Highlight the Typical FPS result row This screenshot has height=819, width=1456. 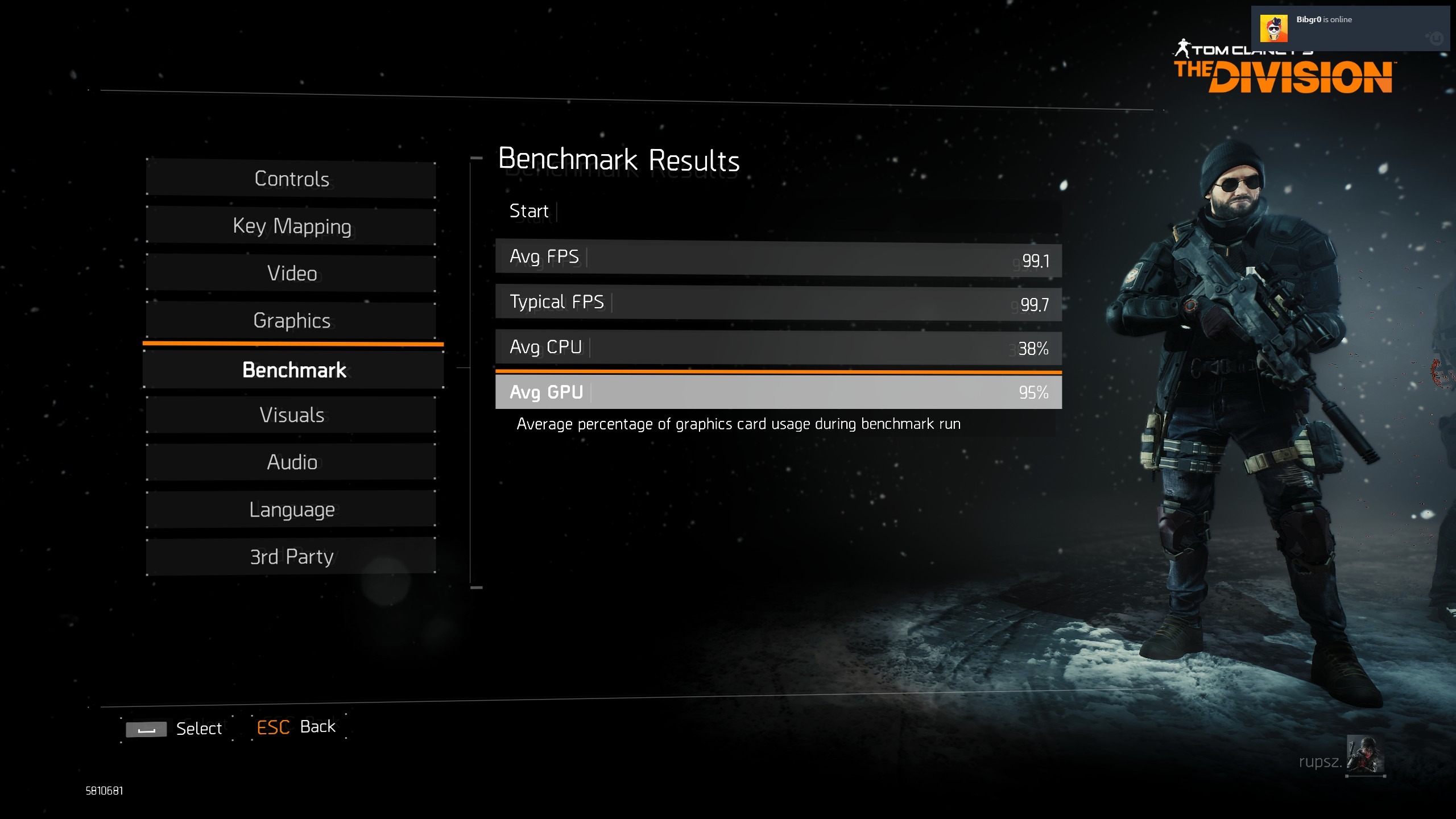[778, 303]
